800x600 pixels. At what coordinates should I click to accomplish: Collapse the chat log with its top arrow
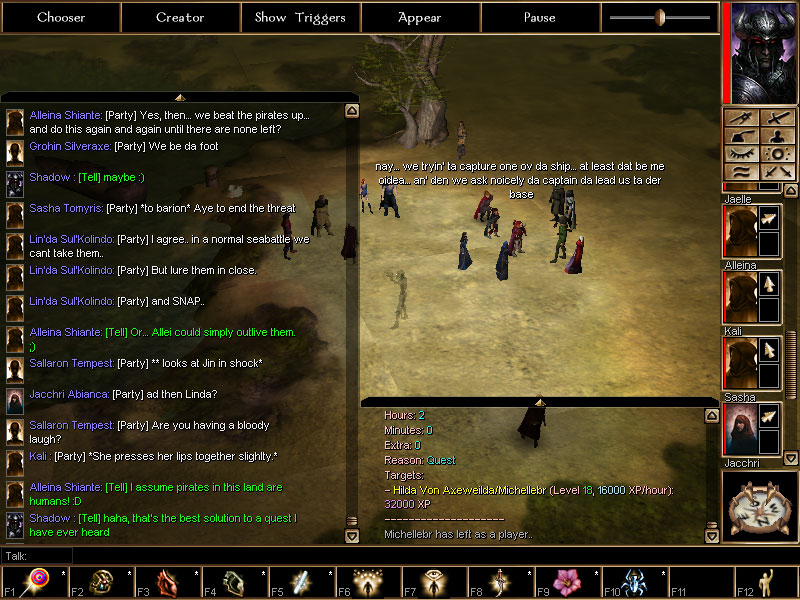pos(180,97)
